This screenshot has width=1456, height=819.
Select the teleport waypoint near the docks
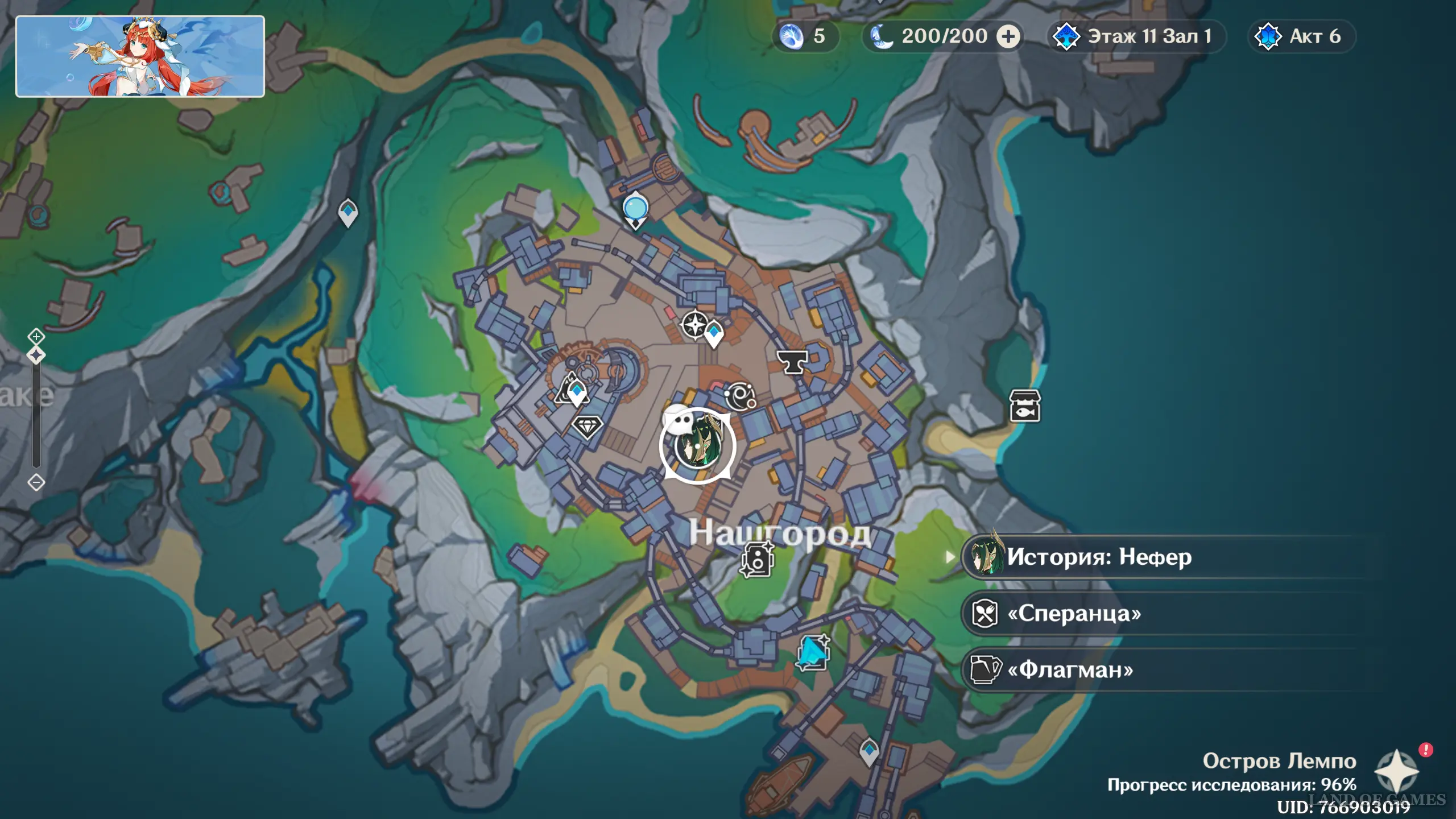(x=868, y=751)
